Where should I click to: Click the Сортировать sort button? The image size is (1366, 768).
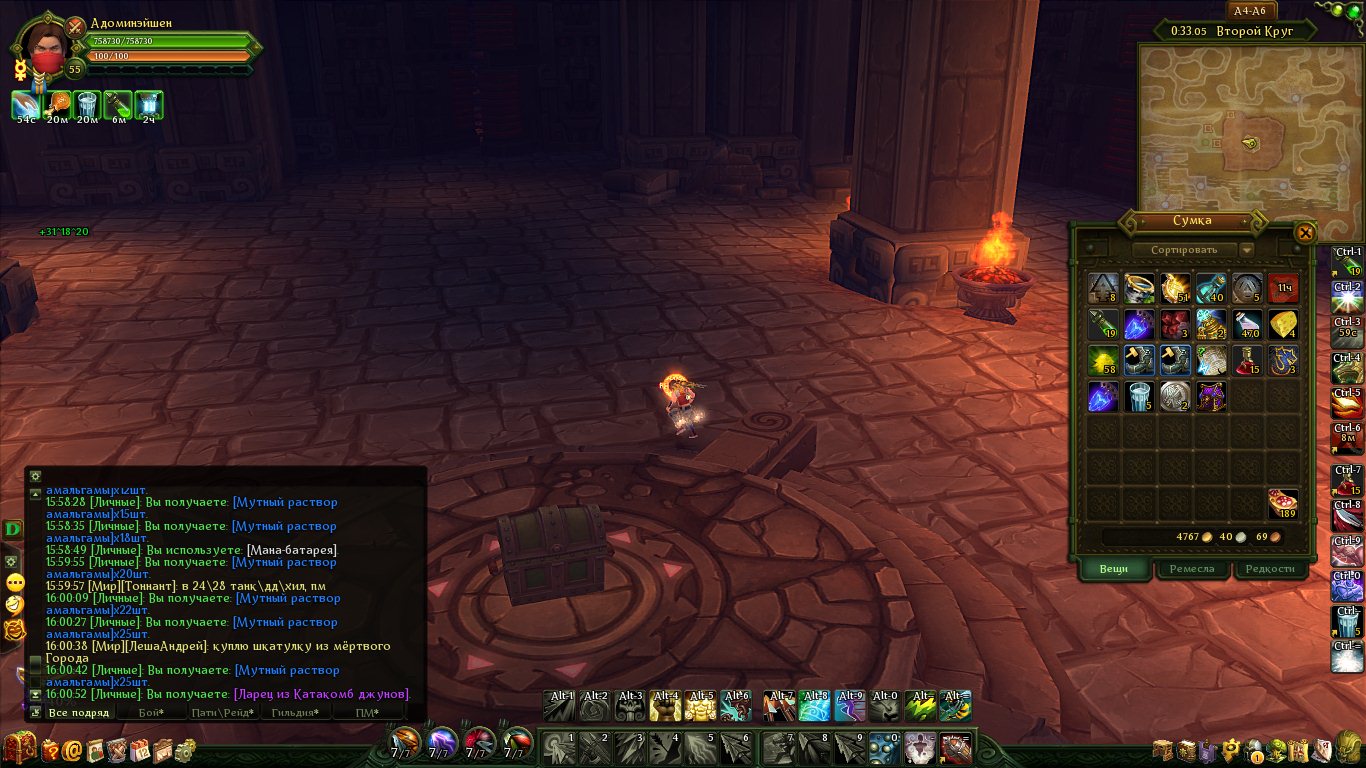tap(1185, 250)
